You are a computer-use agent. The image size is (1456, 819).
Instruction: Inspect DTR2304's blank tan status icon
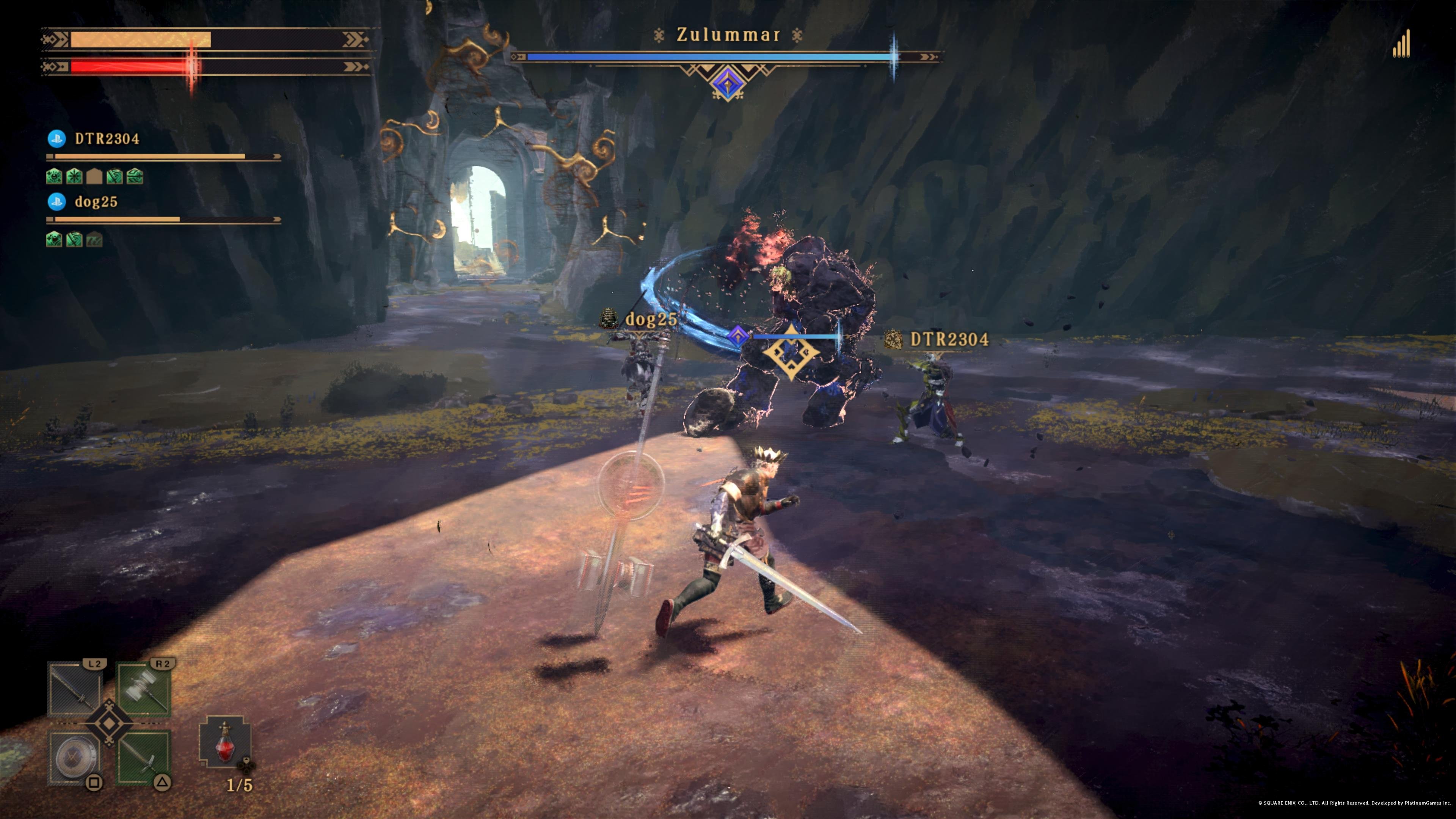tap(94, 177)
